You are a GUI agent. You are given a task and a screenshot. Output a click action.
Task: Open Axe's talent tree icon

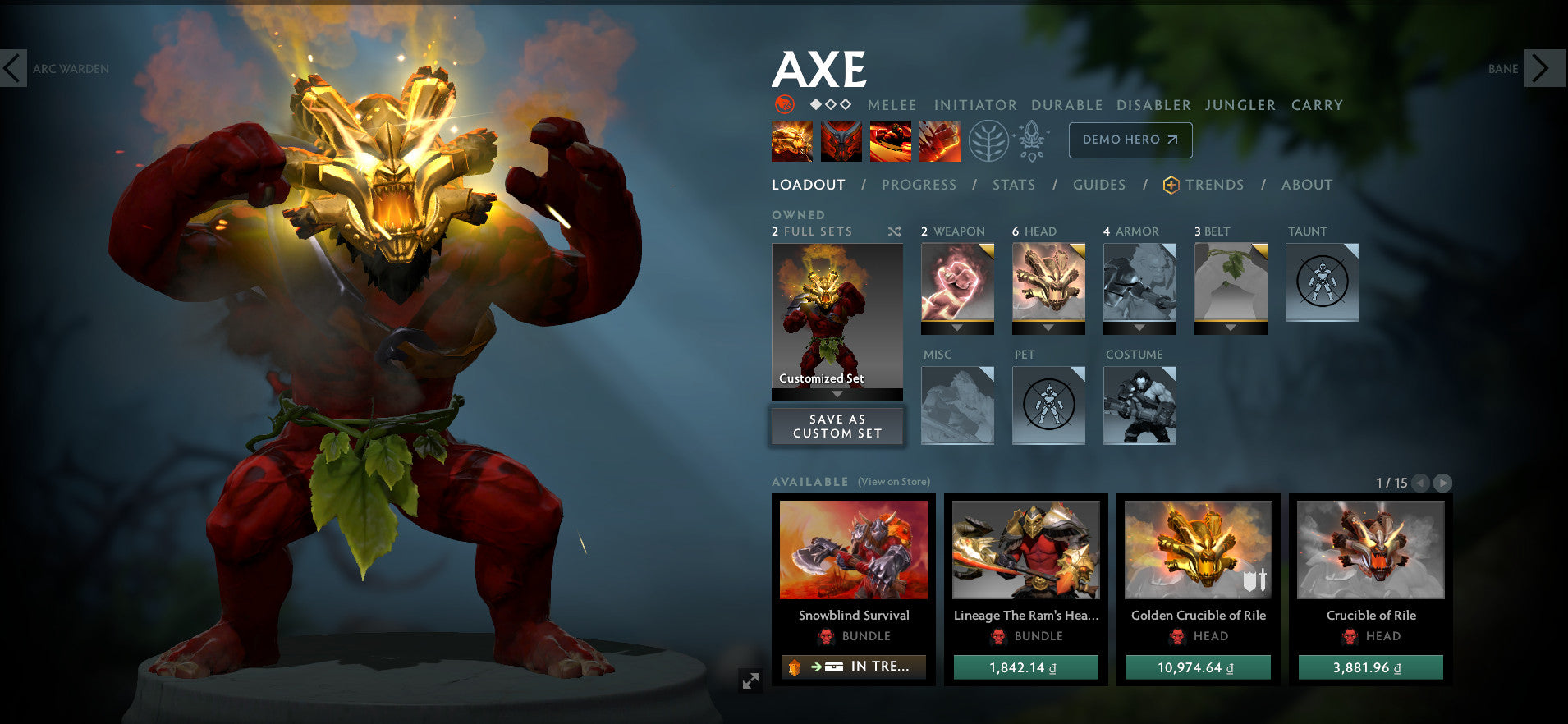point(991,140)
